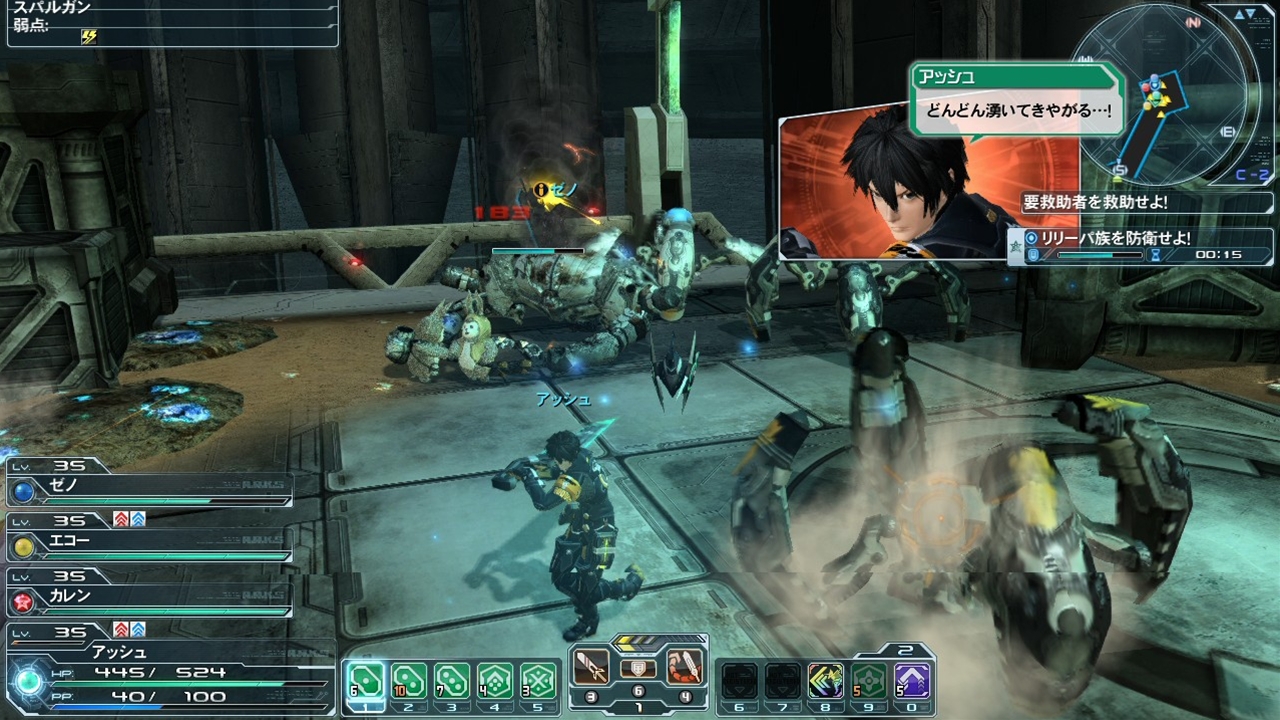Click the アッシュ player status panel
This screenshot has width=1280, height=720.
tap(170, 672)
